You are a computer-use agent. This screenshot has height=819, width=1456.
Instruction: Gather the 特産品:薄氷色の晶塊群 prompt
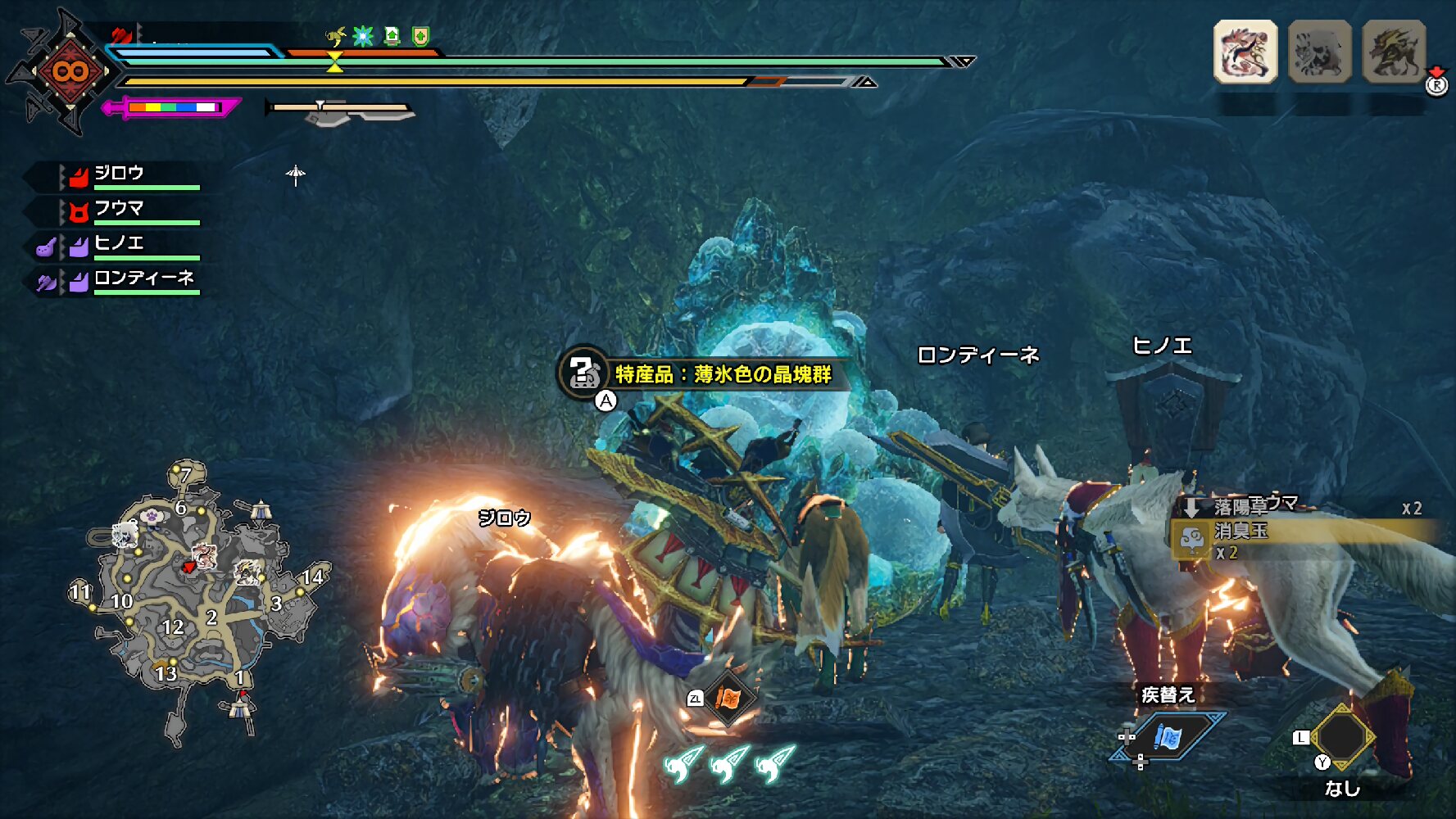(x=721, y=374)
